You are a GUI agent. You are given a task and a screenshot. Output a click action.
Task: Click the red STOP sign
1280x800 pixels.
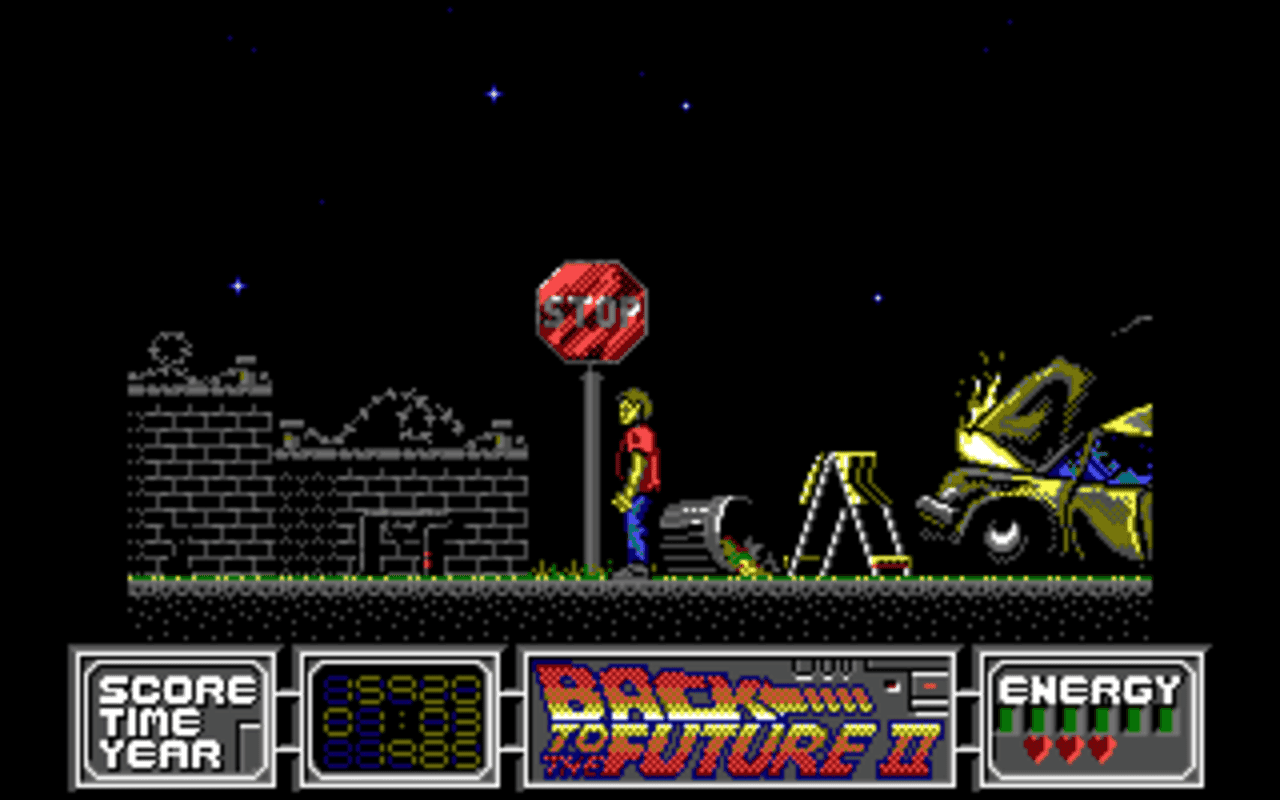(x=590, y=310)
